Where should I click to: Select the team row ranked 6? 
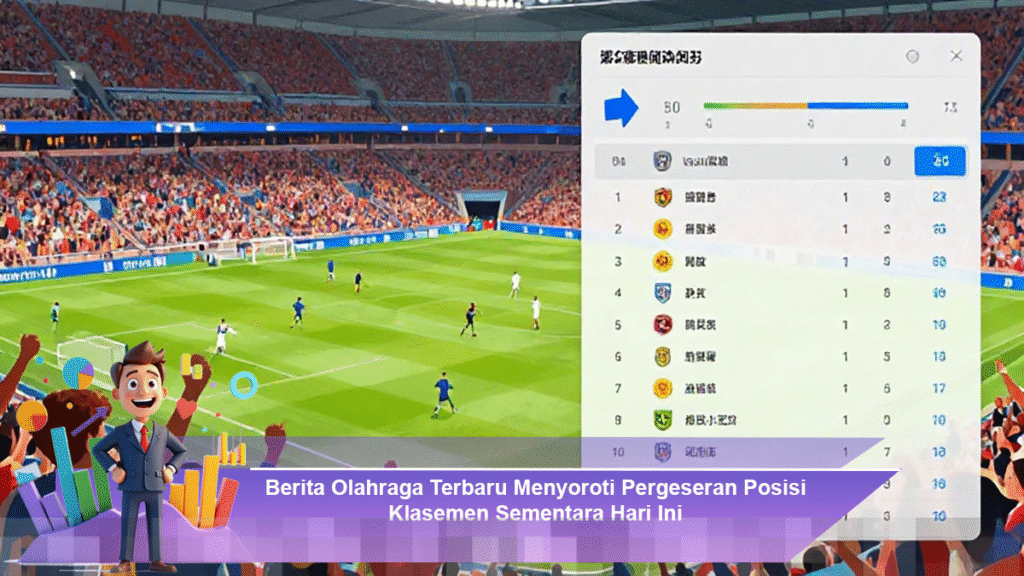pyautogui.click(x=780, y=357)
